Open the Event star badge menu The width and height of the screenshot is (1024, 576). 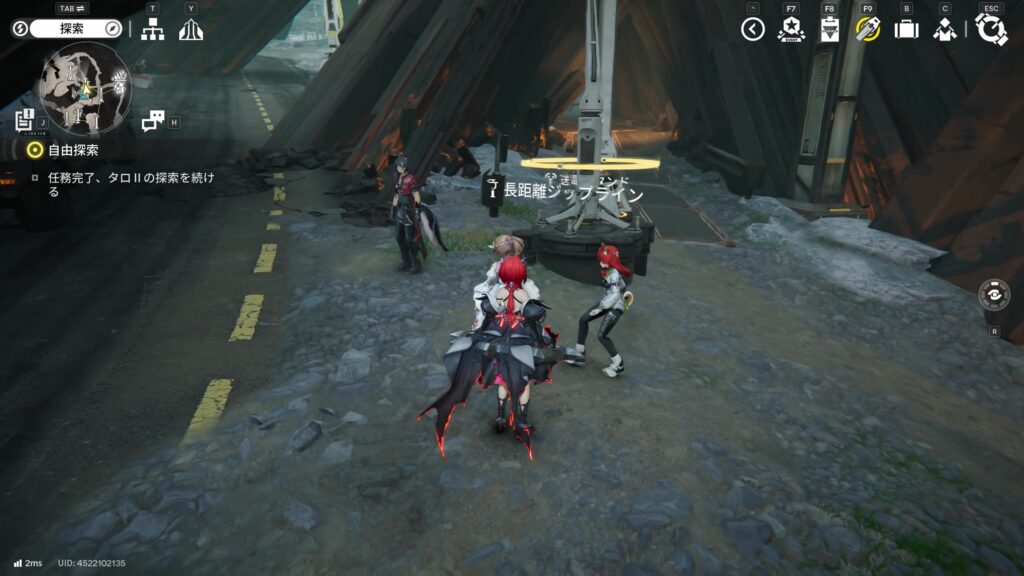tap(791, 29)
